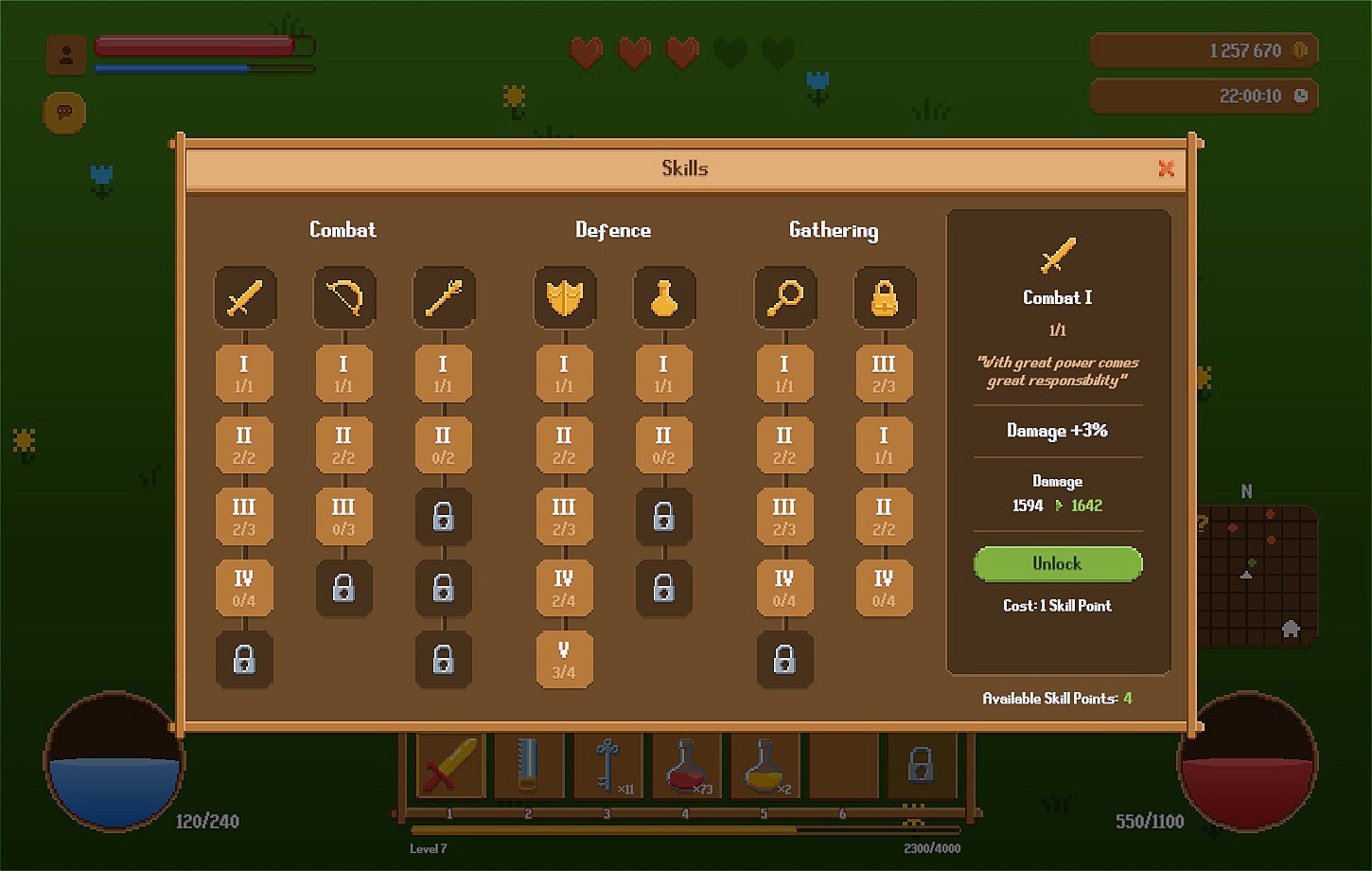Select the sword Combat skill icon
Screen dimensions: 1372x871
tap(245, 297)
